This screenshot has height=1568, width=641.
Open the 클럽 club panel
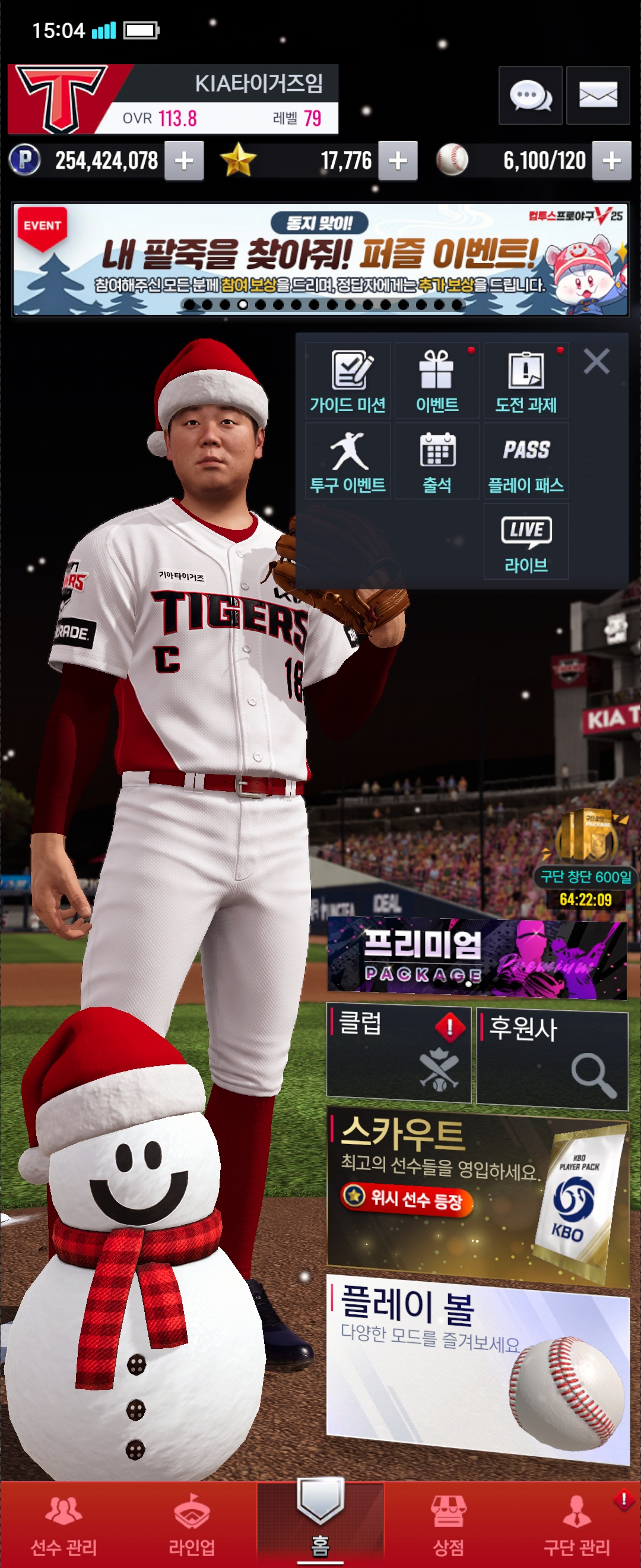click(399, 1054)
